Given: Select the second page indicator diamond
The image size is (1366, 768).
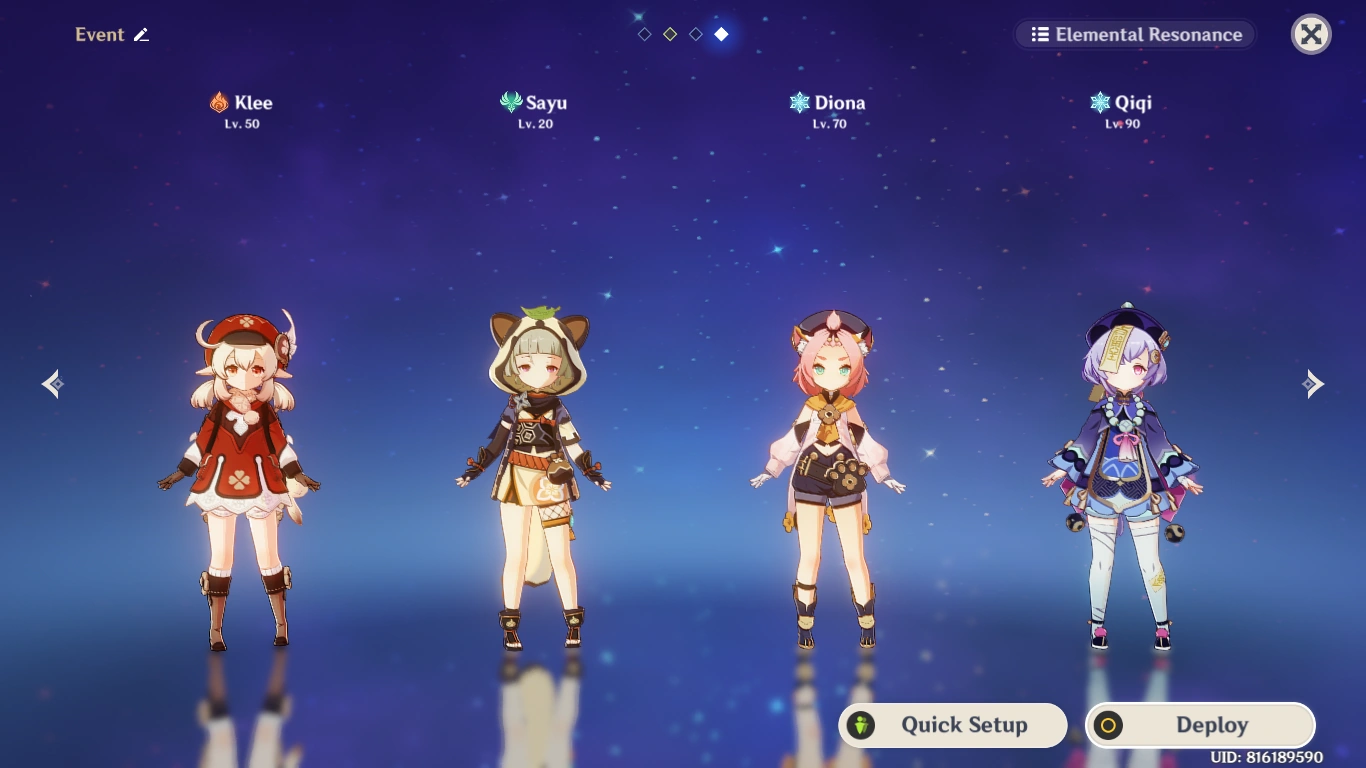Looking at the screenshot, I should pos(669,32).
